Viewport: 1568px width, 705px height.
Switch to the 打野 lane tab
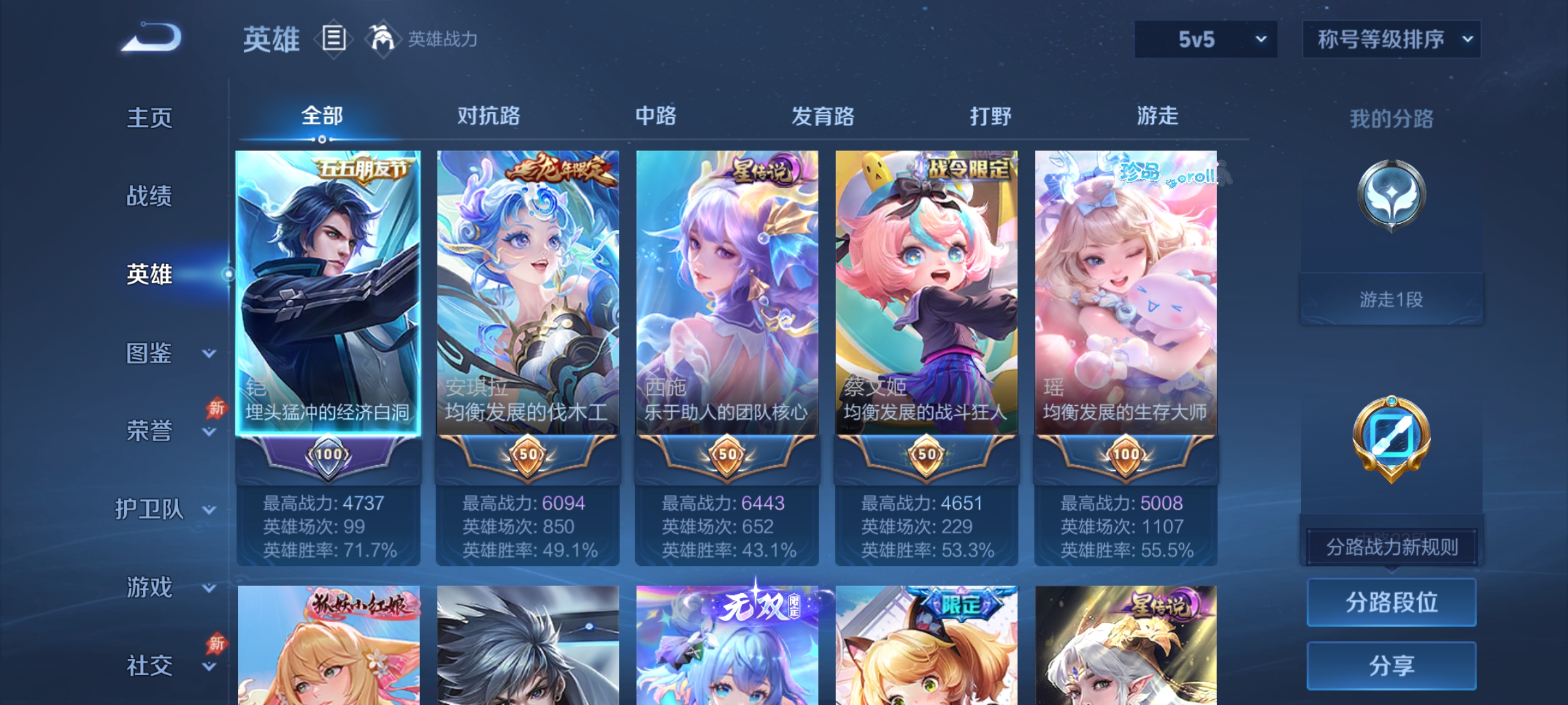(991, 117)
